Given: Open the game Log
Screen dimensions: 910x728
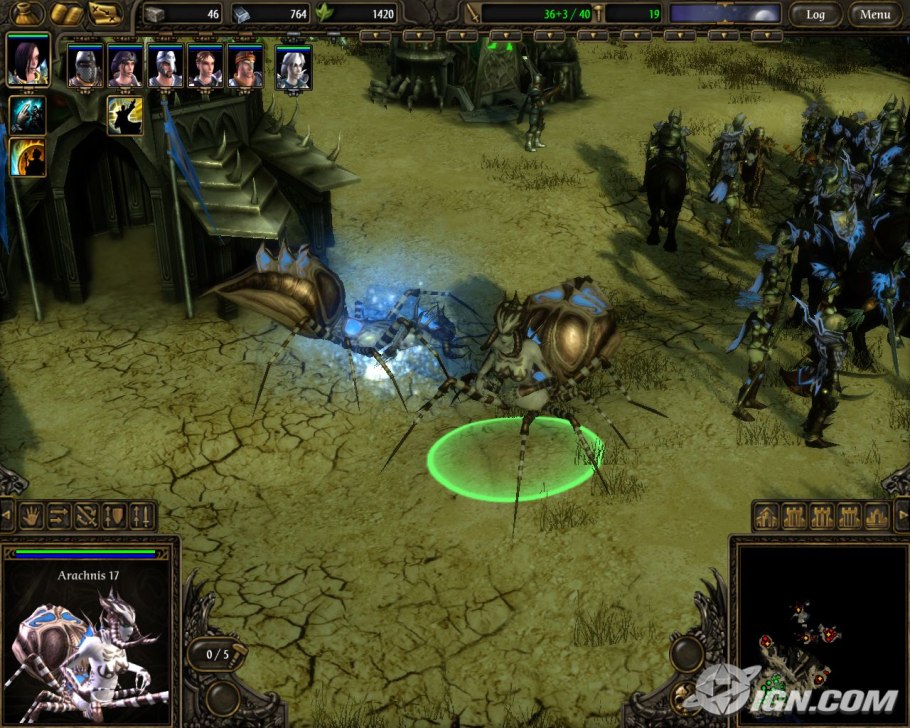Looking at the screenshot, I should 815,14.
